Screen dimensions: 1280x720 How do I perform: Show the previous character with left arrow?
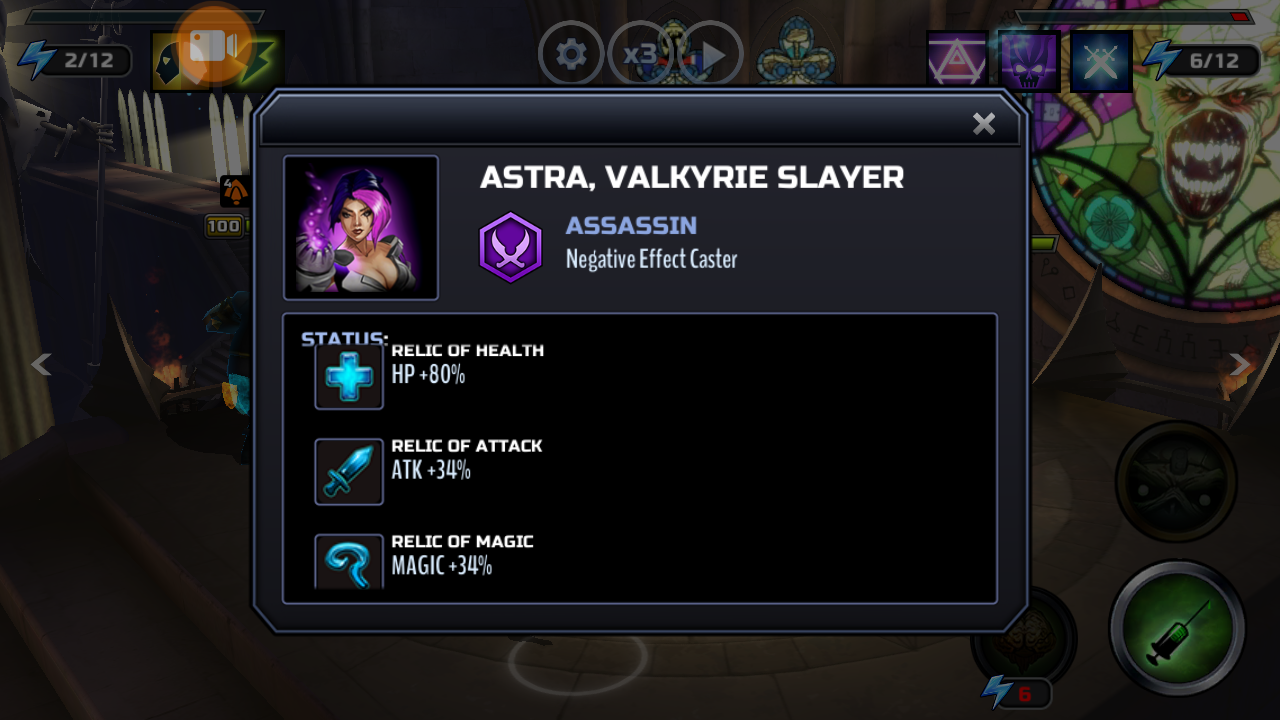(x=41, y=364)
